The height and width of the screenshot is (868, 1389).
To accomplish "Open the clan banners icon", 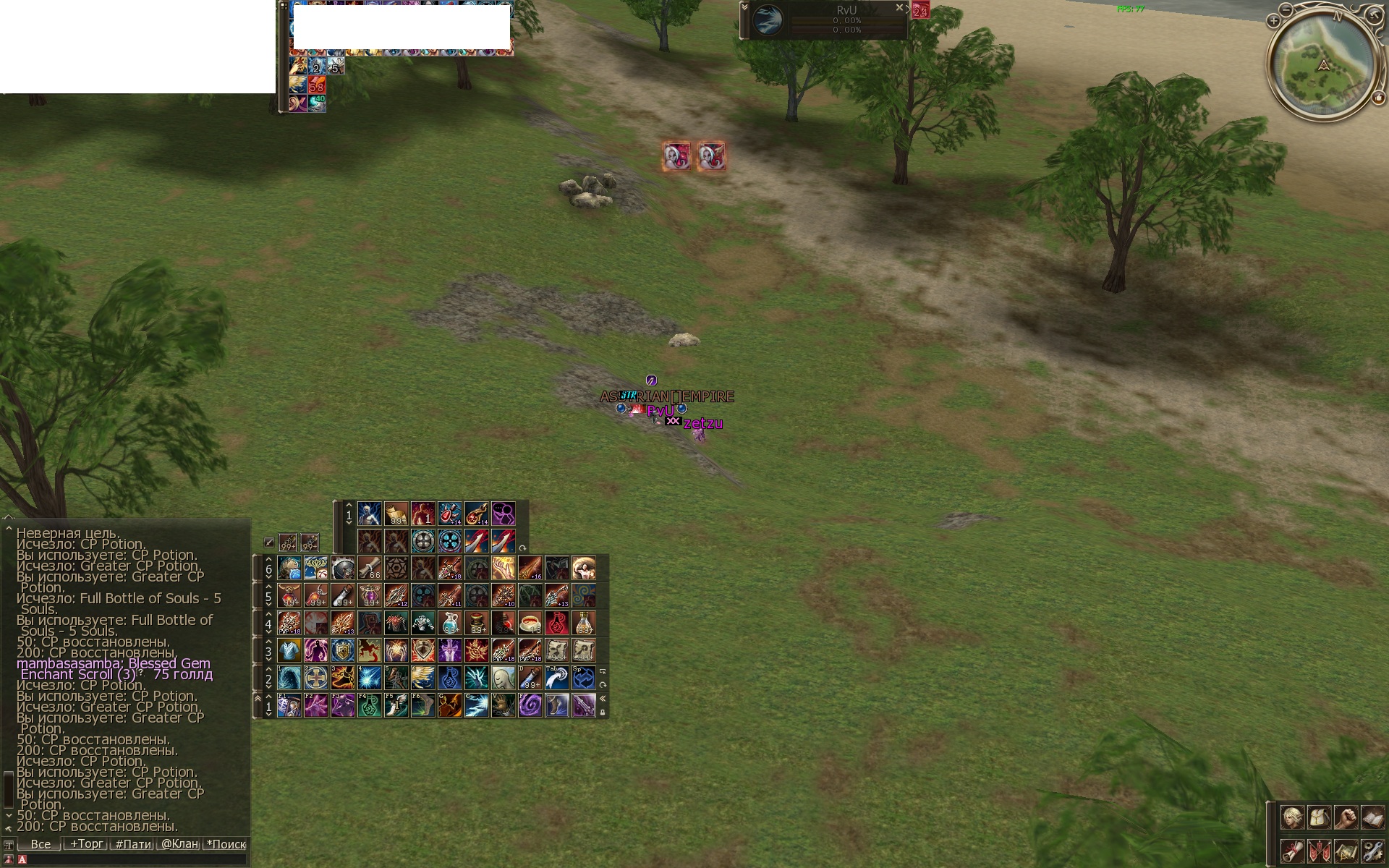I will pos(1319,851).
